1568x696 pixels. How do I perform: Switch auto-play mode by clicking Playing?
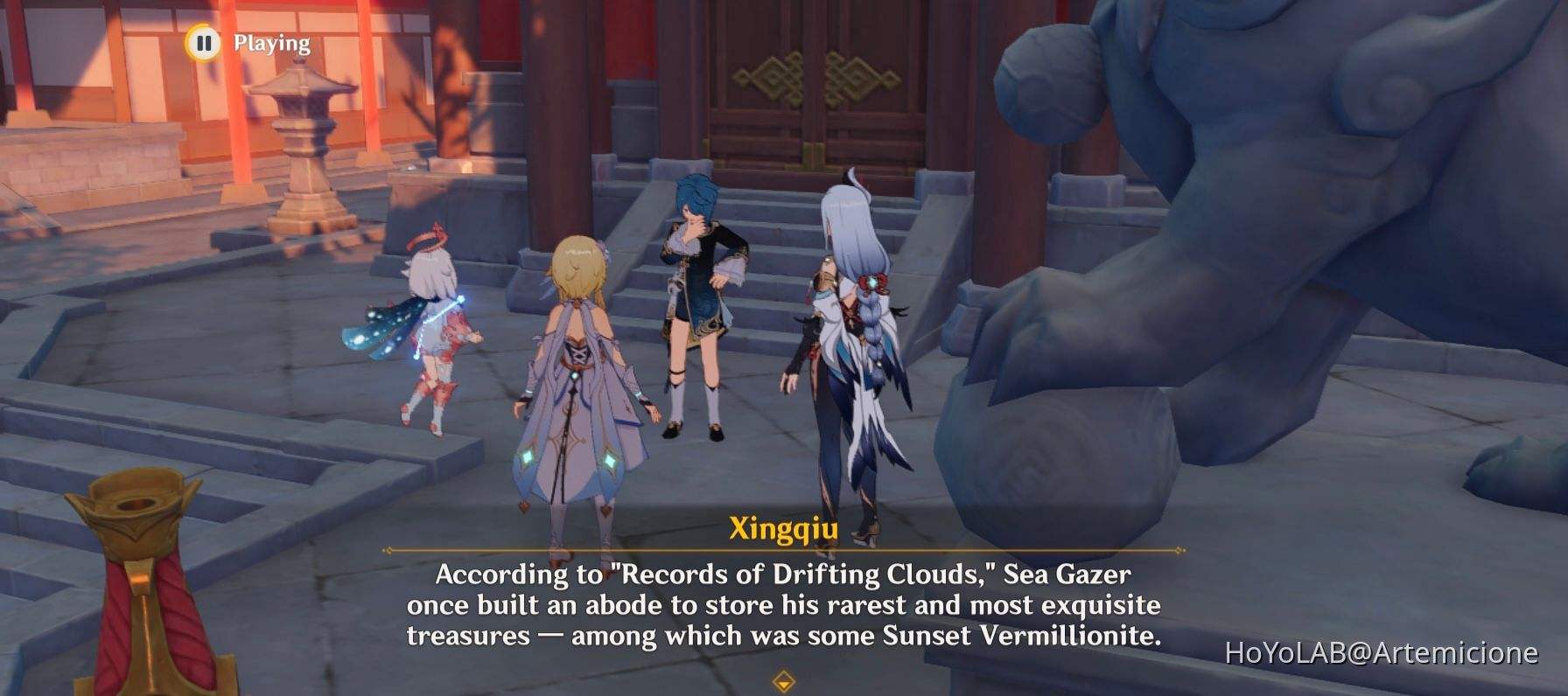(268, 41)
